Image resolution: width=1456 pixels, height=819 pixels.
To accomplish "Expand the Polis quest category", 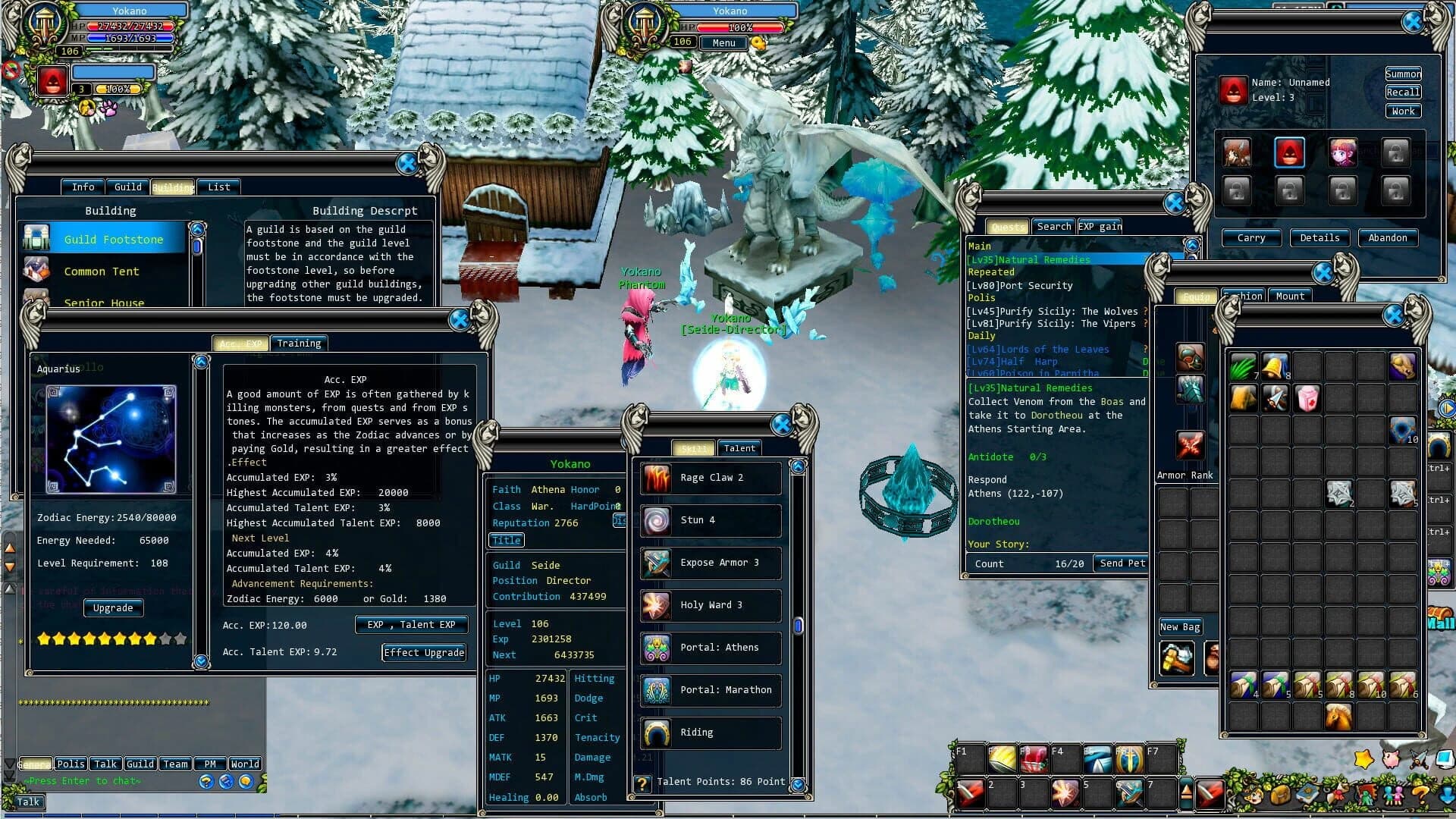I will pos(981,298).
